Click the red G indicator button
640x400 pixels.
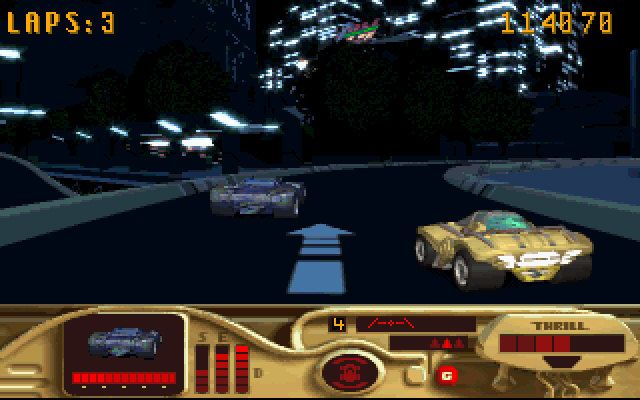point(445,375)
